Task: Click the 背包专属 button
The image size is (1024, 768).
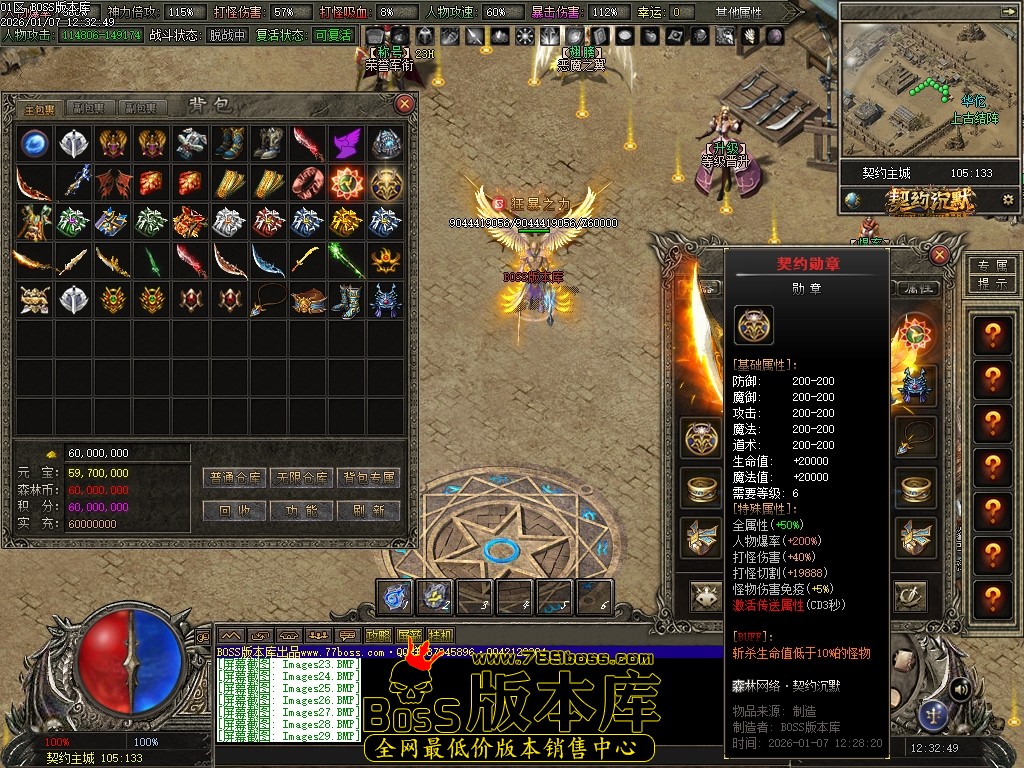Action: (368, 478)
